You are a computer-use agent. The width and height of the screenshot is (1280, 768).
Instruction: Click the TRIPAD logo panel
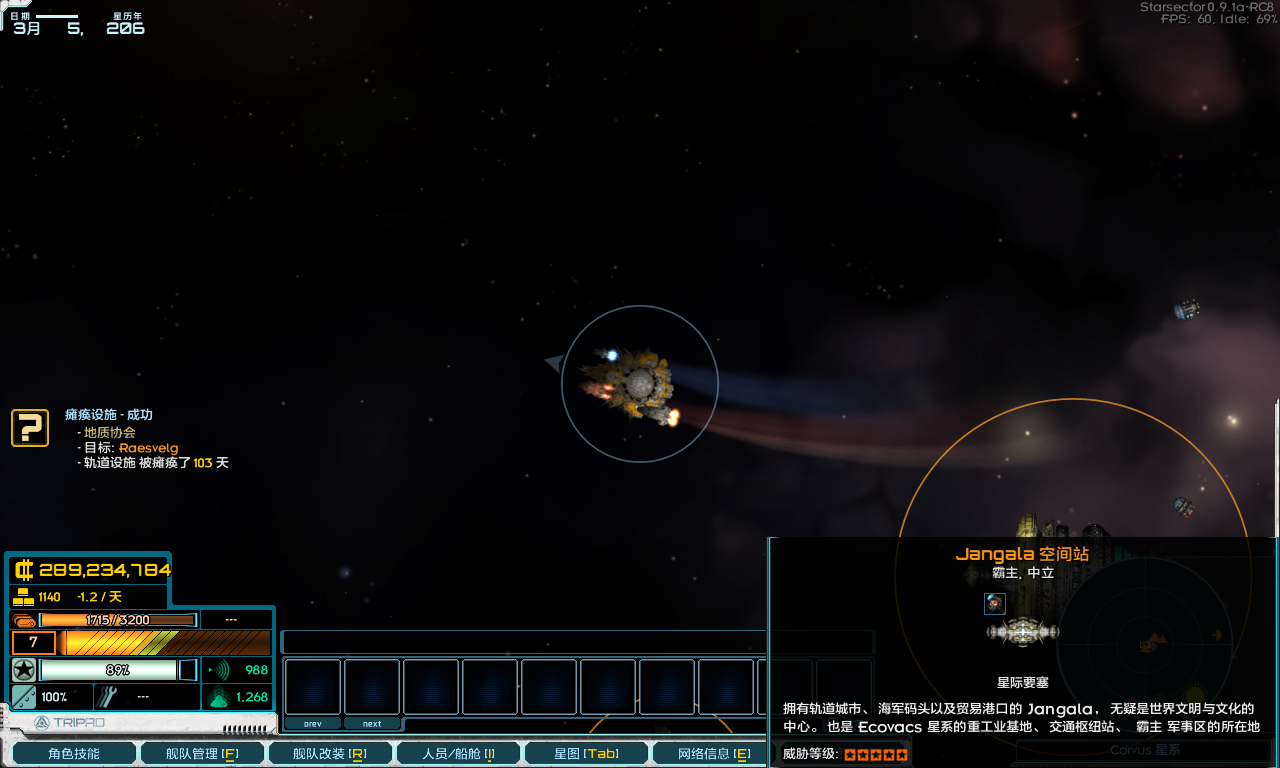(70, 722)
